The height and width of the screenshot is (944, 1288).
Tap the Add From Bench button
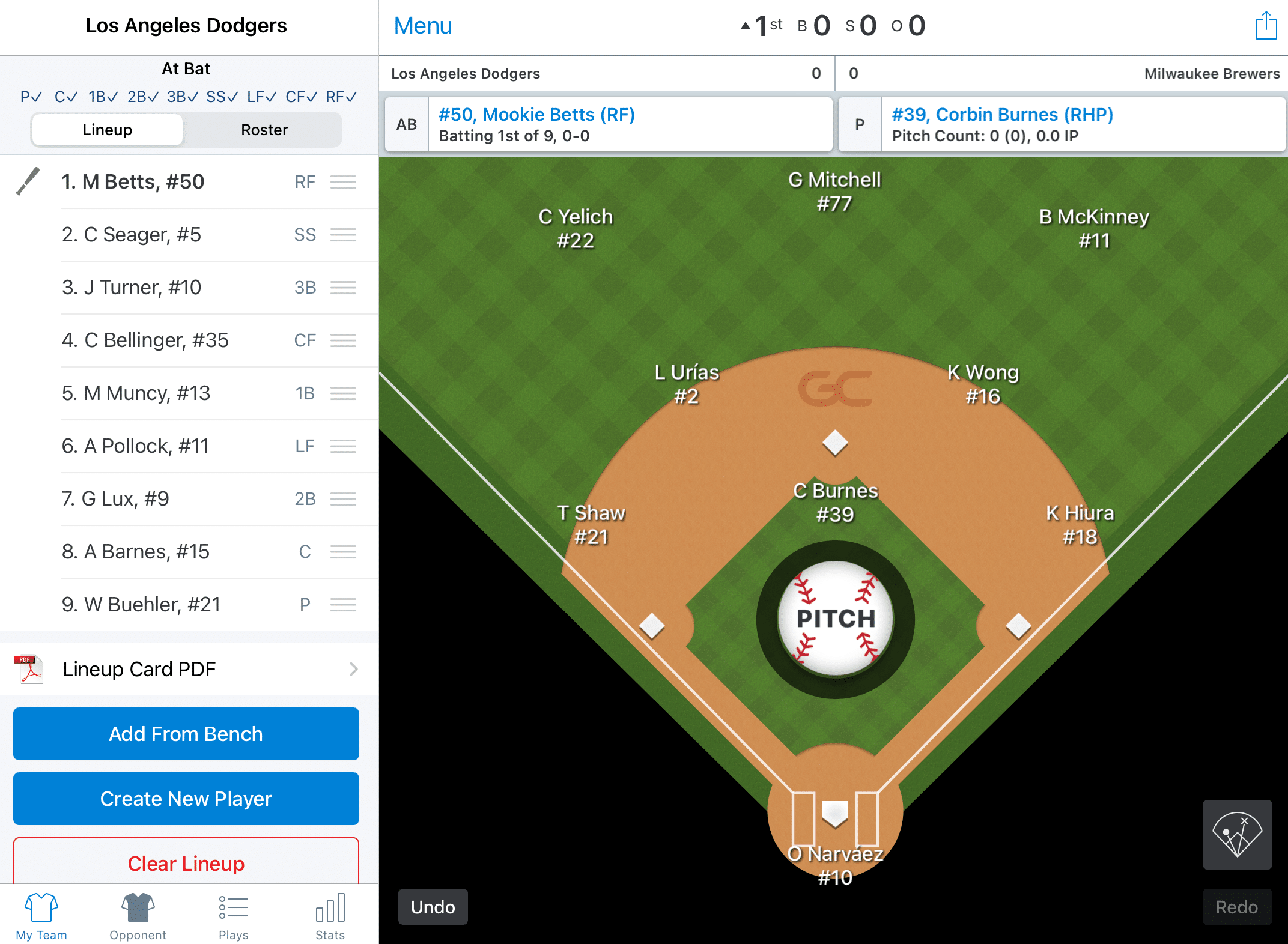(186, 734)
